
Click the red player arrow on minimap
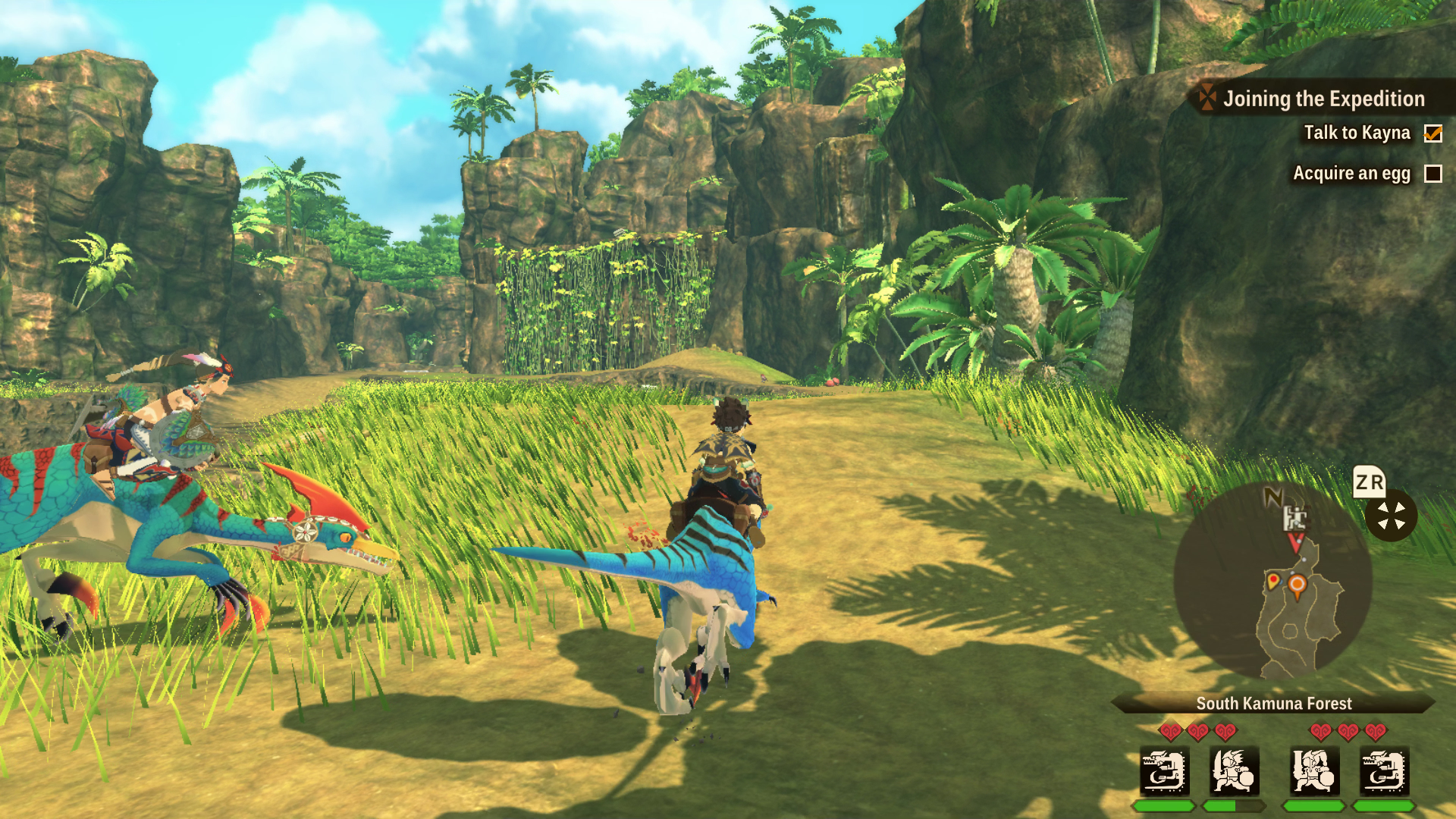coord(1296,541)
